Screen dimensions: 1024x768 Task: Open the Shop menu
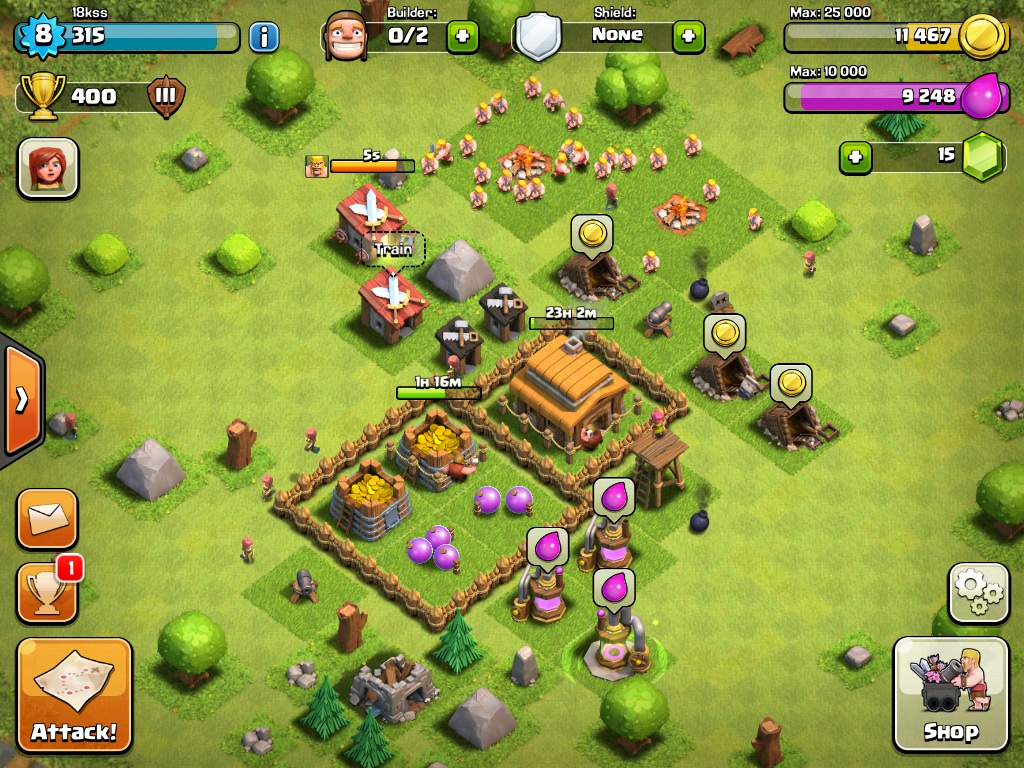pyautogui.click(x=950, y=694)
